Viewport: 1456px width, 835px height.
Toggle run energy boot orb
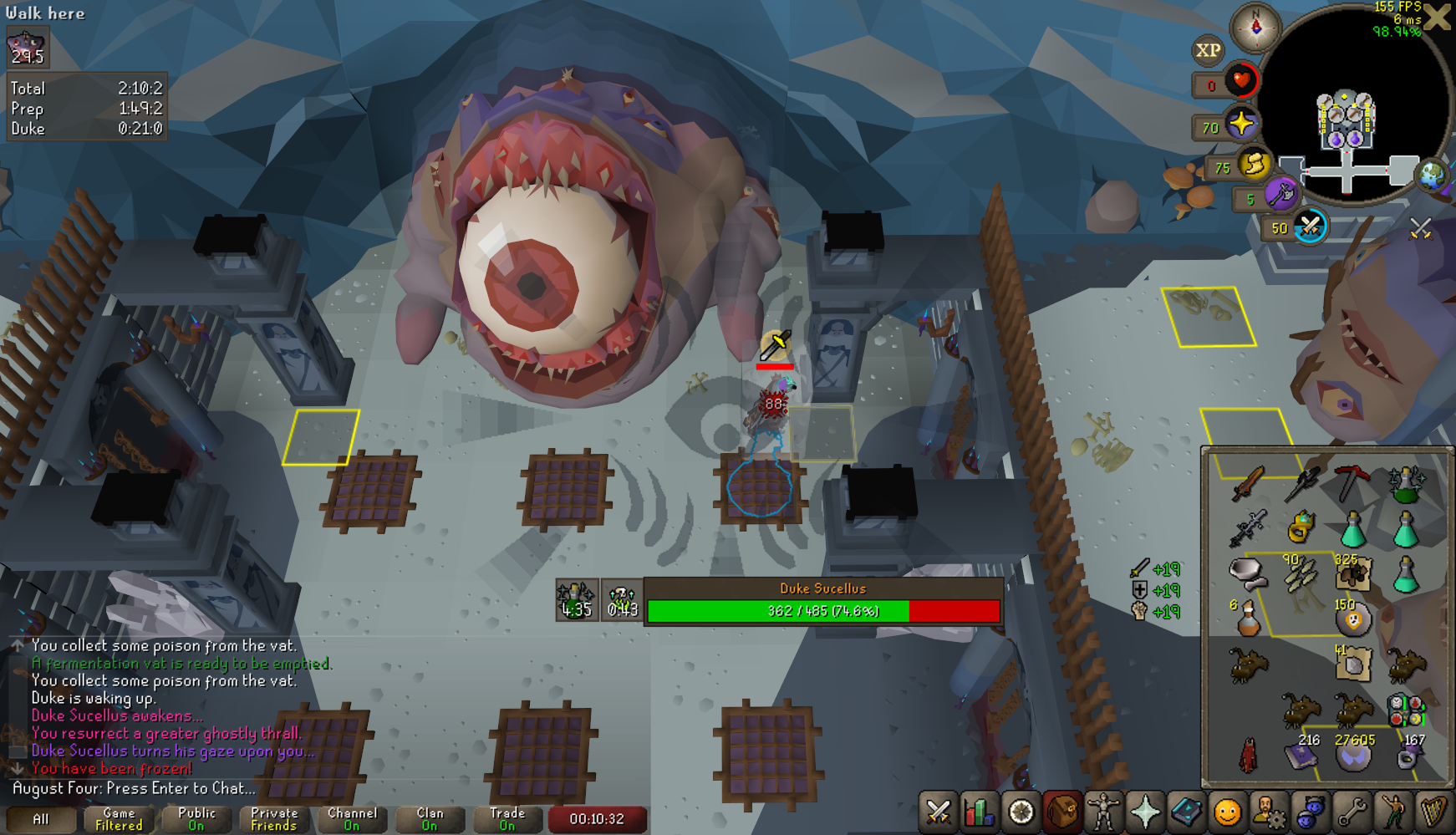tap(1255, 165)
